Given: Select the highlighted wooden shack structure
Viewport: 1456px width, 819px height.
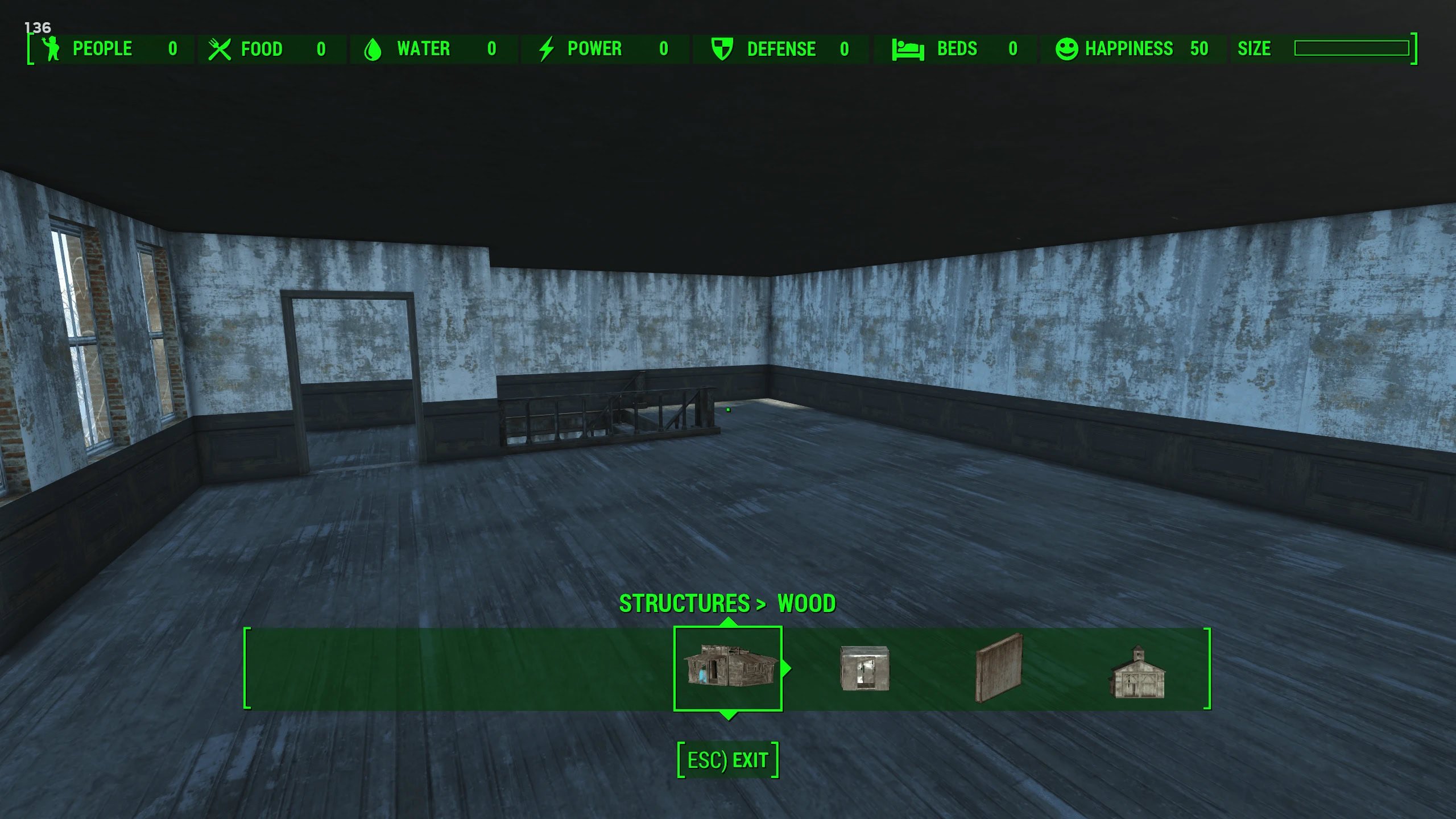Looking at the screenshot, I should (727, 668).
